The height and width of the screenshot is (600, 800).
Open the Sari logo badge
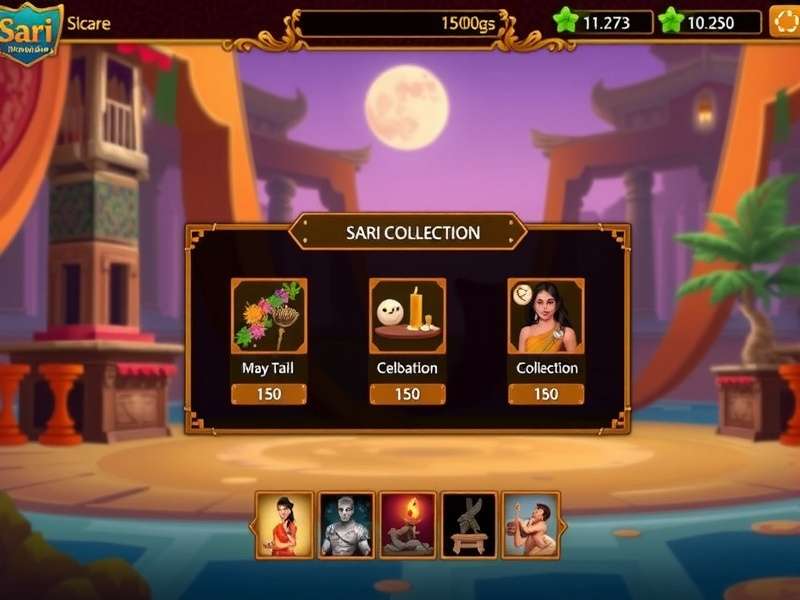pyautogui.click(x=30, y=32)
